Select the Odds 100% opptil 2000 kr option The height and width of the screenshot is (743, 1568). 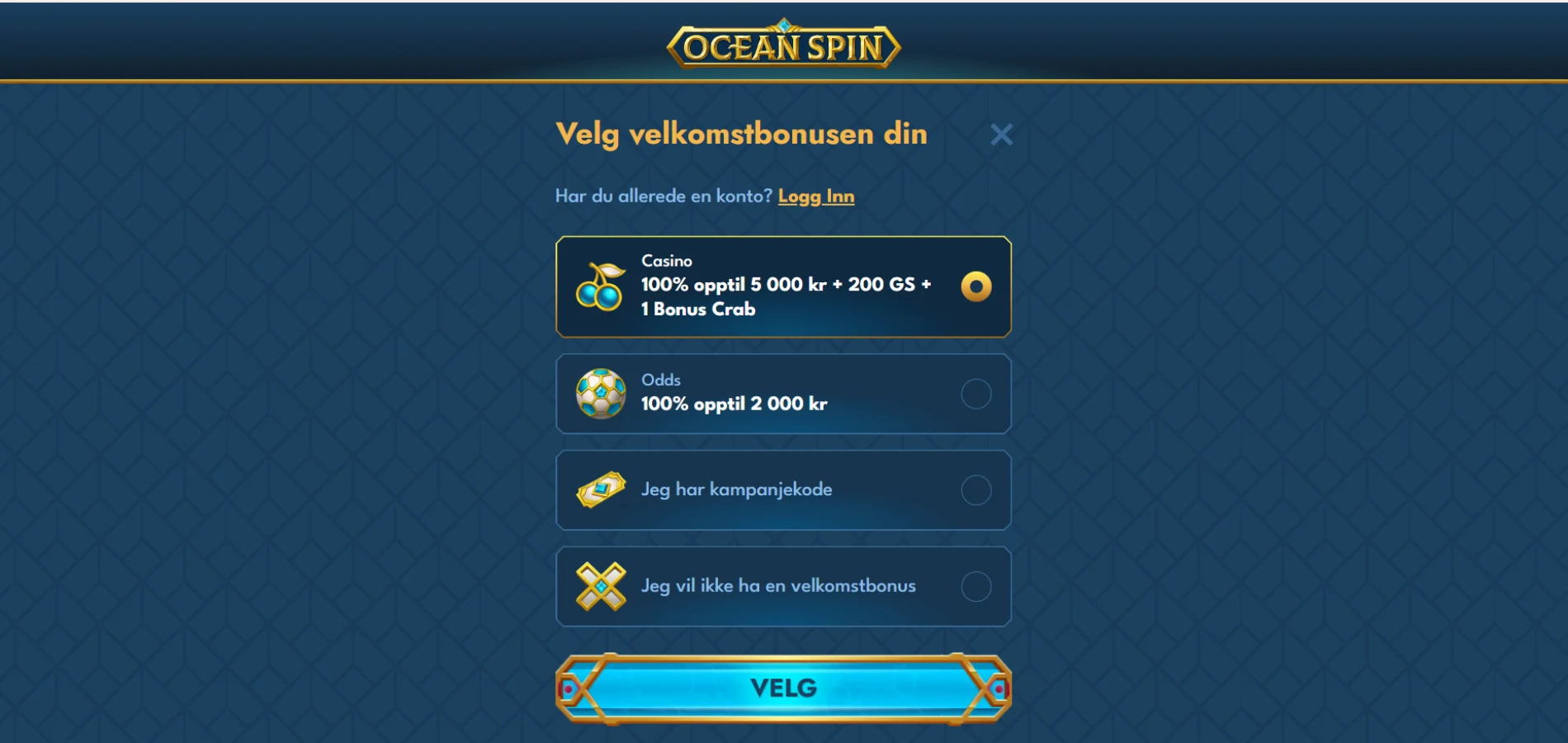977,394
